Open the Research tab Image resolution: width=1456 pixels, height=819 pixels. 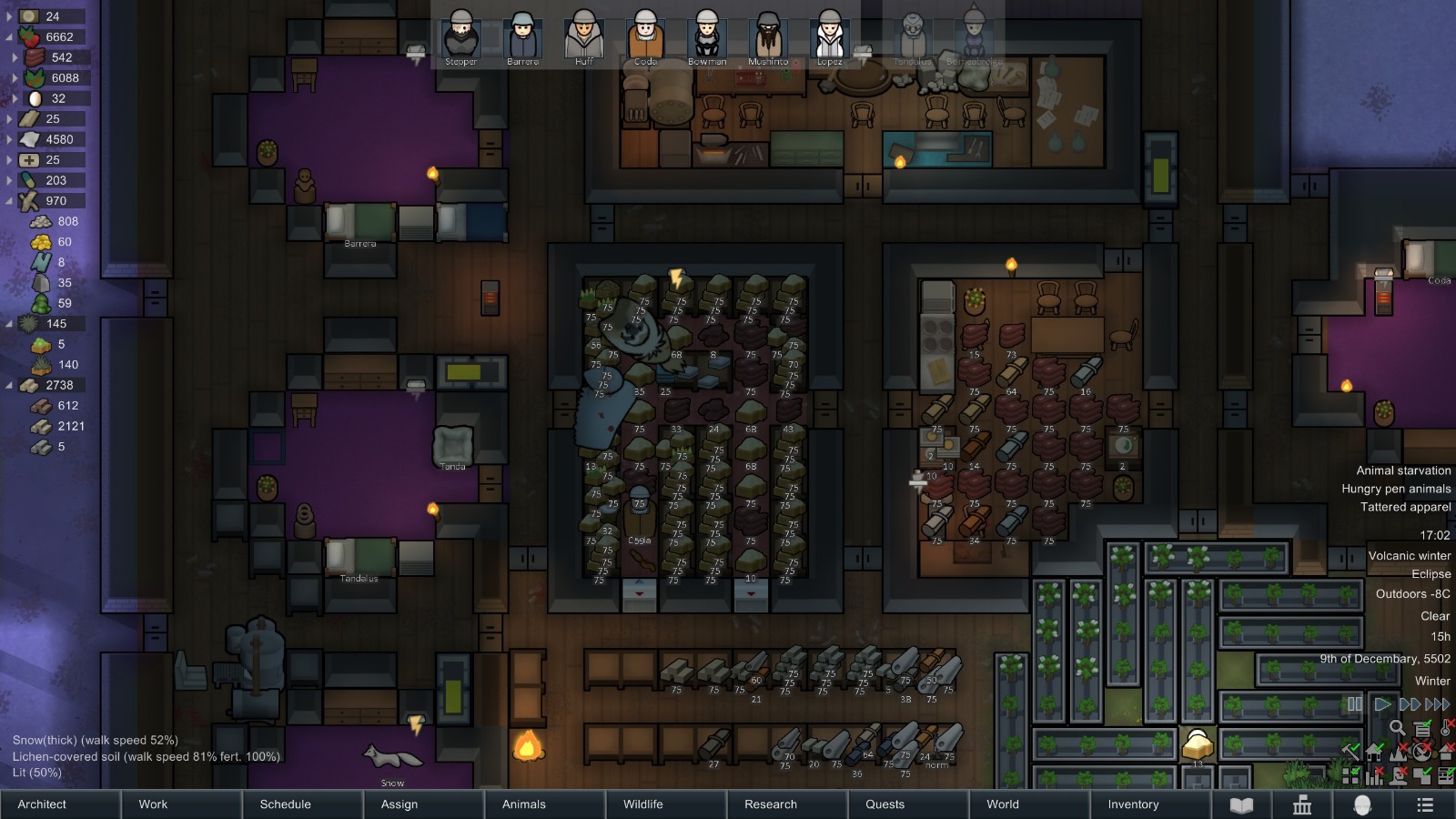click(786, 804)
